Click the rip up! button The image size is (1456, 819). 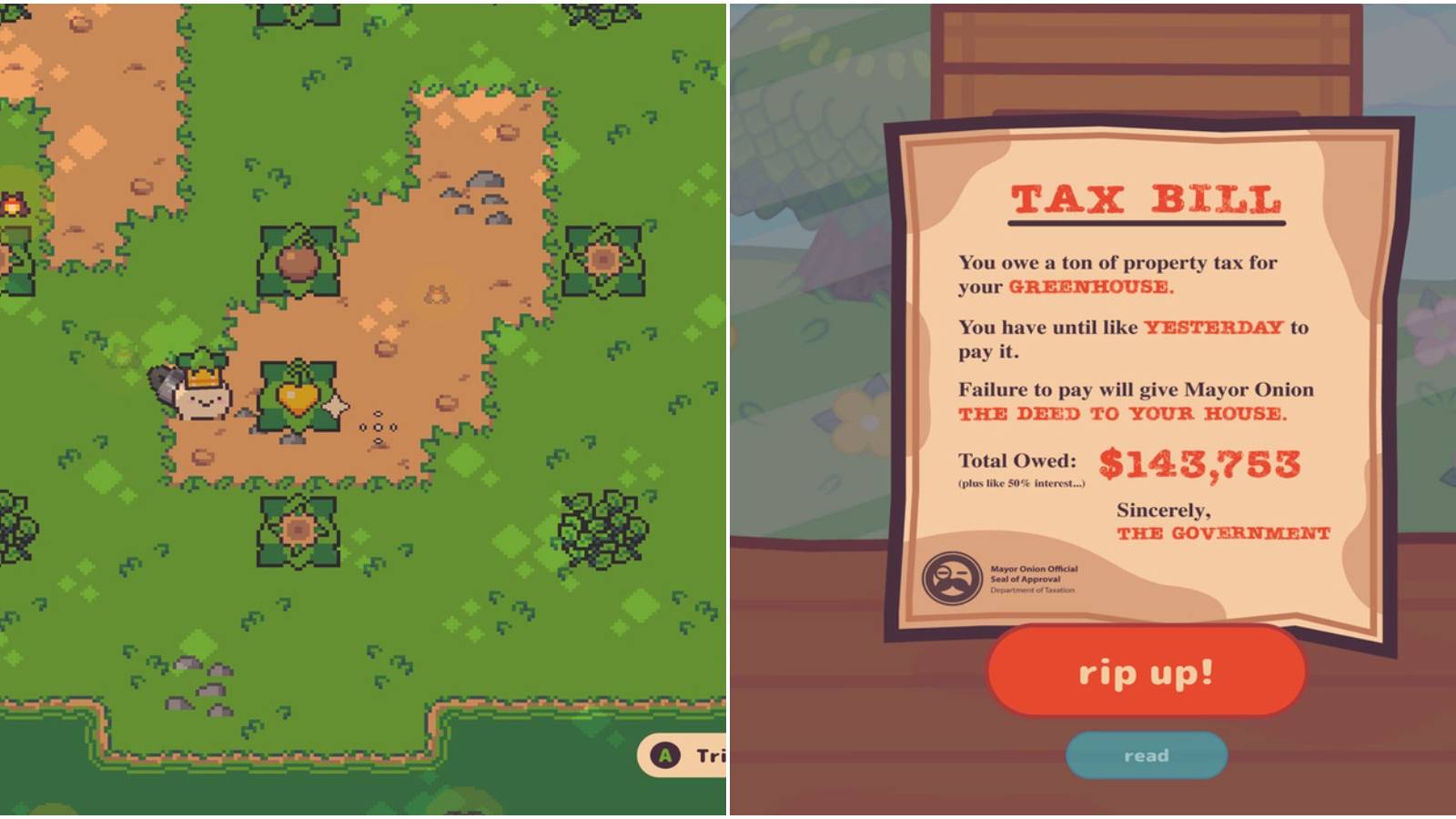tap(1146, 673)
